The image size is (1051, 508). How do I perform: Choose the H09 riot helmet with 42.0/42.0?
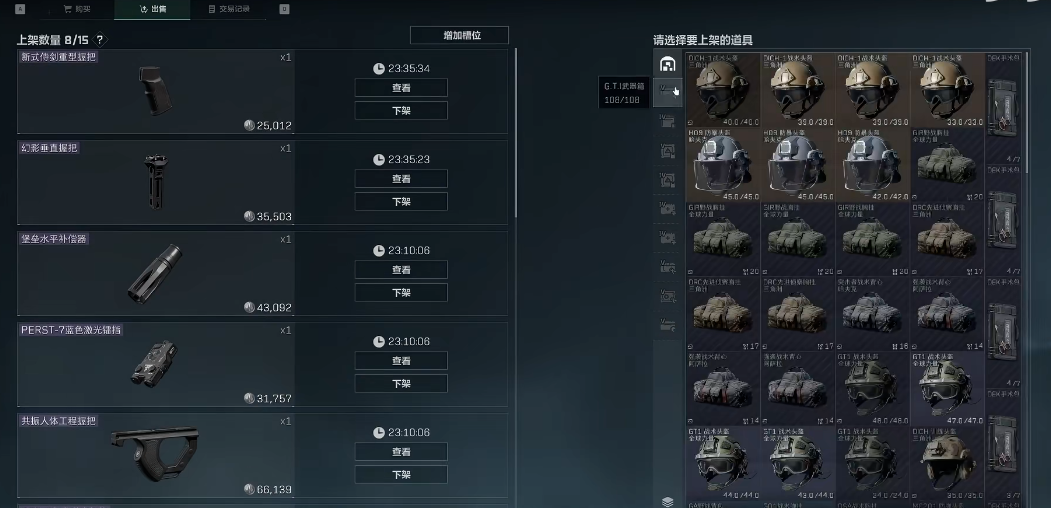pos(872,164)
